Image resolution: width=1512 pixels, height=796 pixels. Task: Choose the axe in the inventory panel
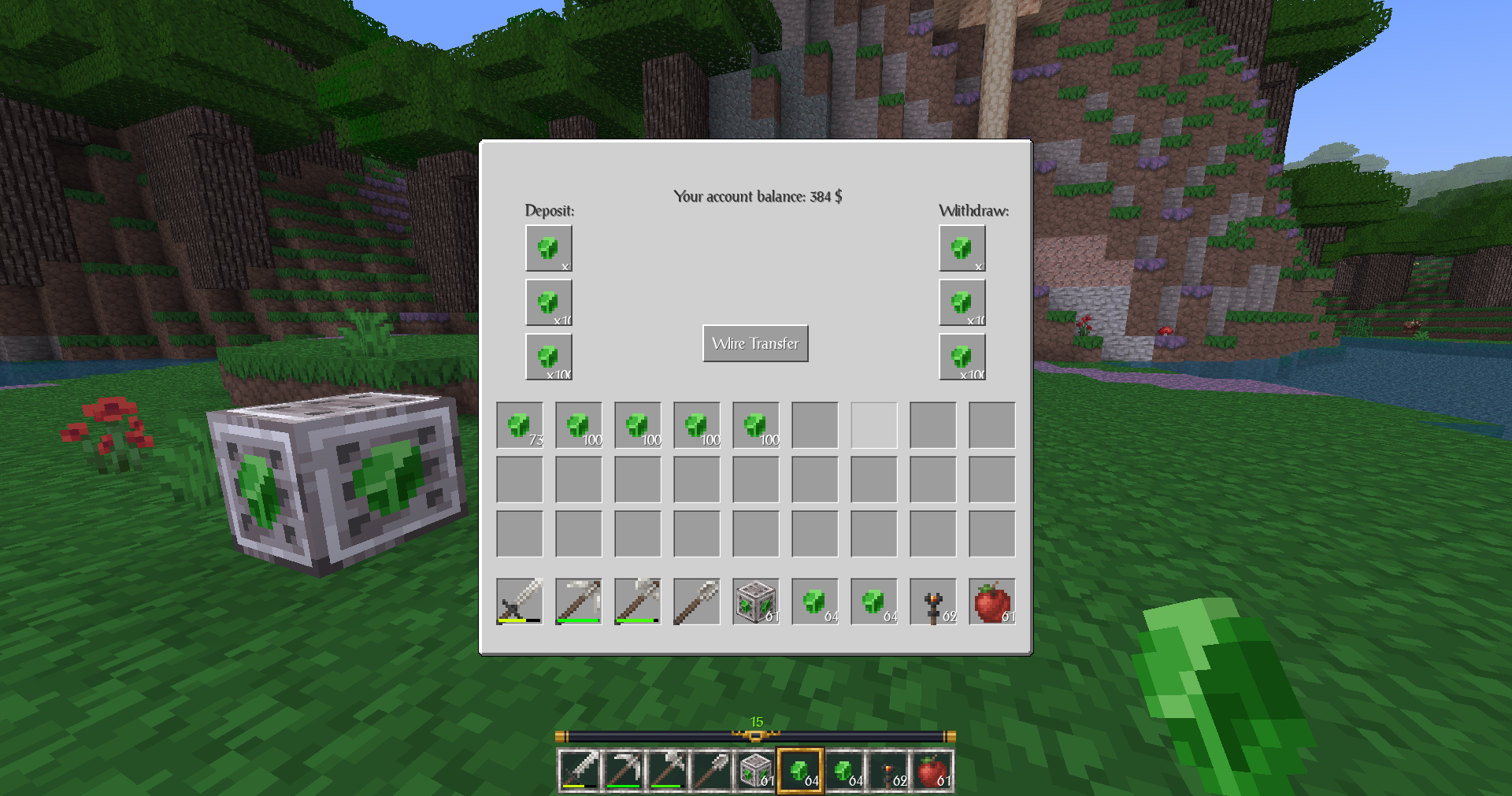(638, 602)
